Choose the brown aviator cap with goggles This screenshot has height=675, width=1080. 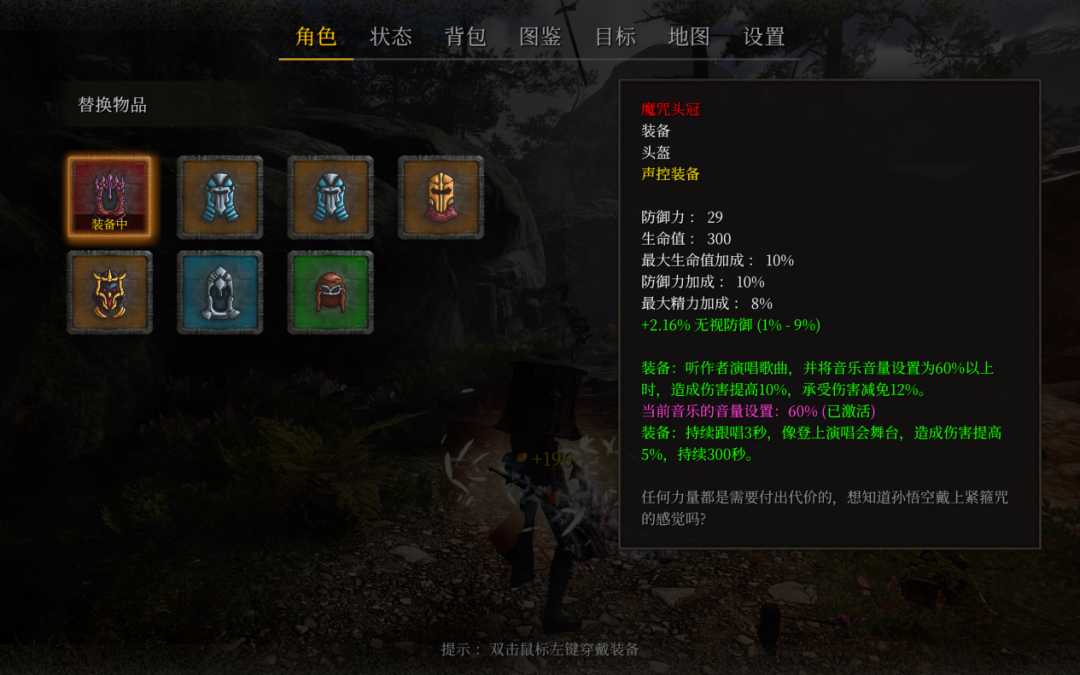pyautogui.click(x=330, y=292)
